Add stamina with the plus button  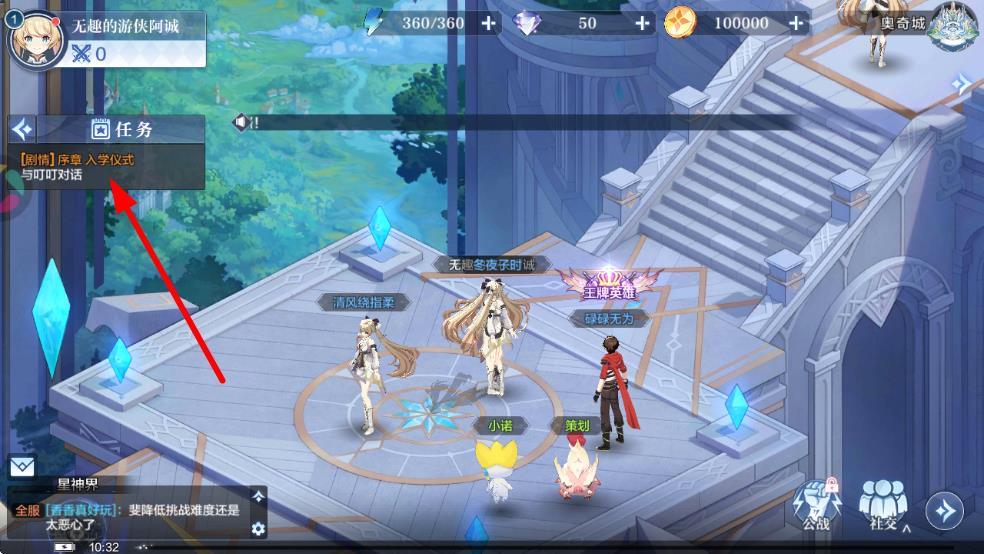point(488,23)
